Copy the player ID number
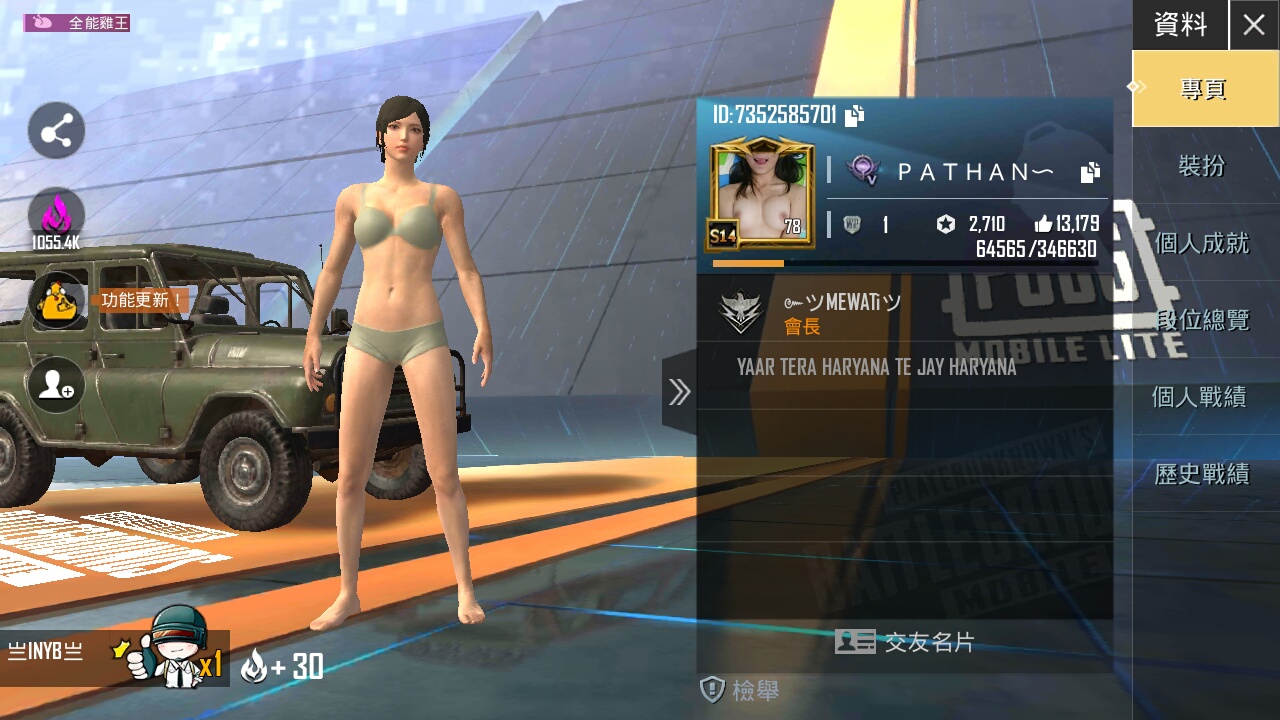This screenshot has width=1280, height=720. point(855,116)
